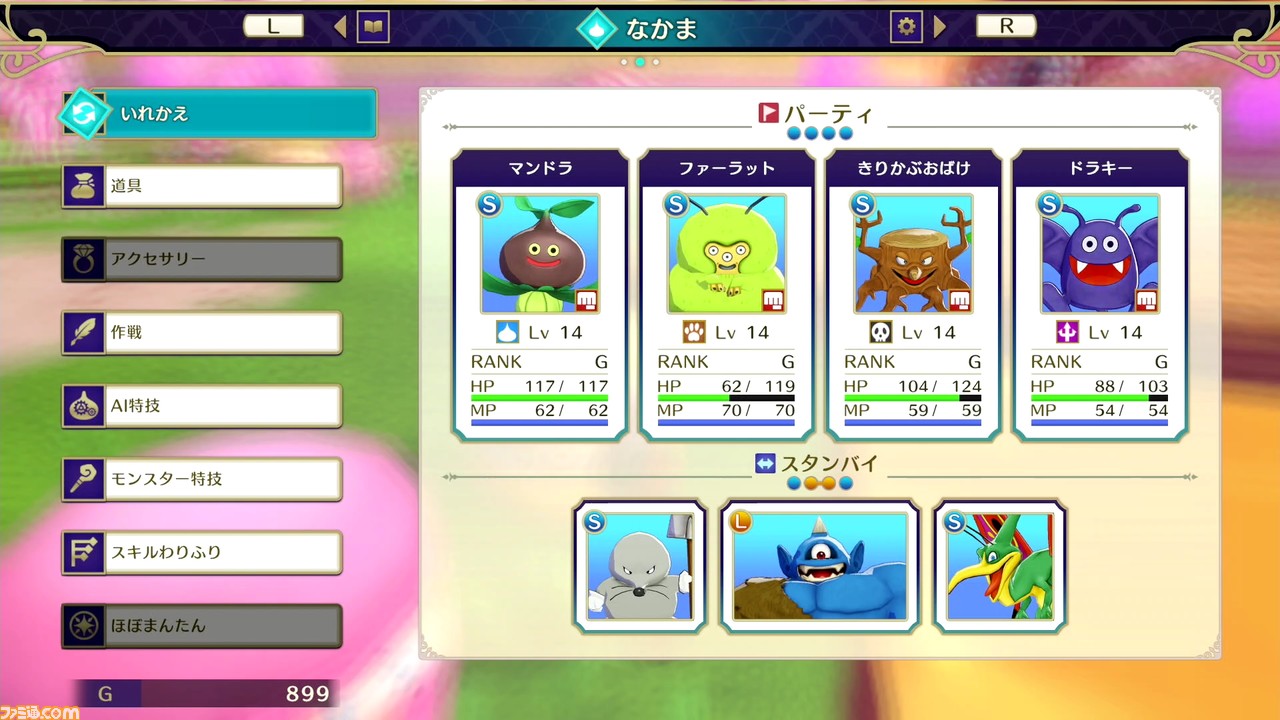Open the 作戦 tactics menu
The width and height of the screenshot is (1280, 720).
coord(203,332)
